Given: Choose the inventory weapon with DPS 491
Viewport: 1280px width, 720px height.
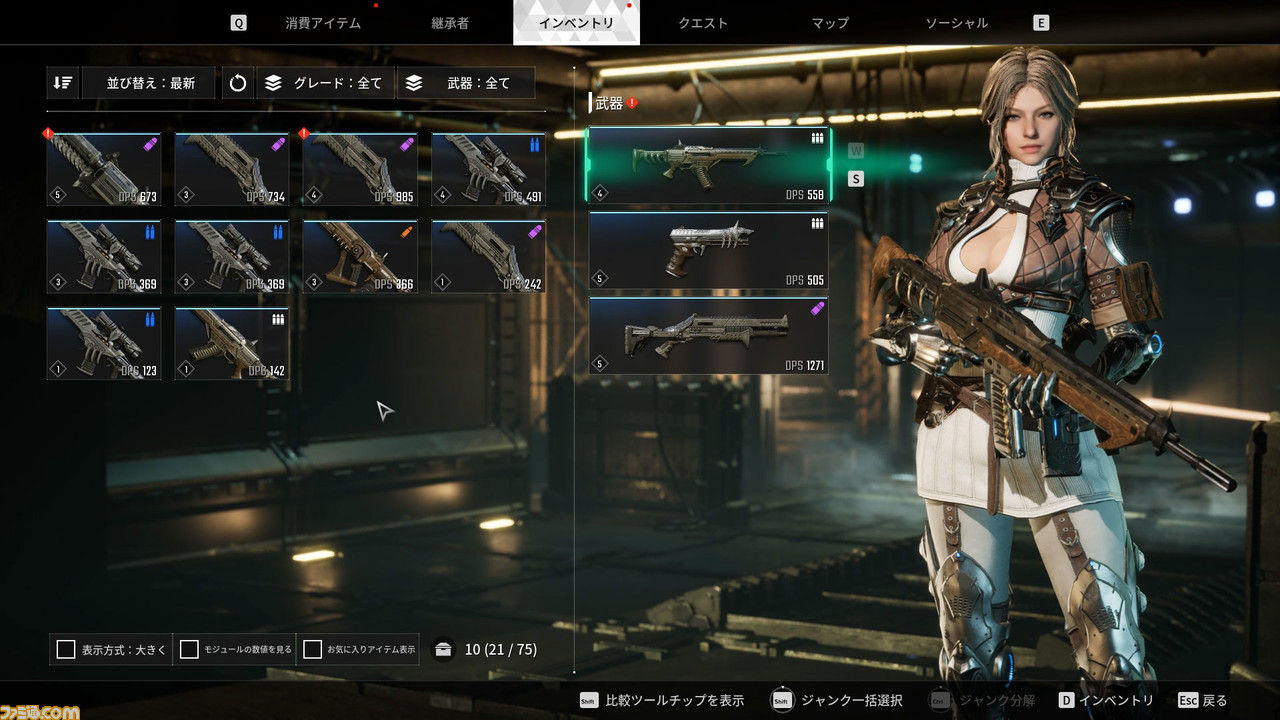Looking at the screenshot, I should point(488,169).
